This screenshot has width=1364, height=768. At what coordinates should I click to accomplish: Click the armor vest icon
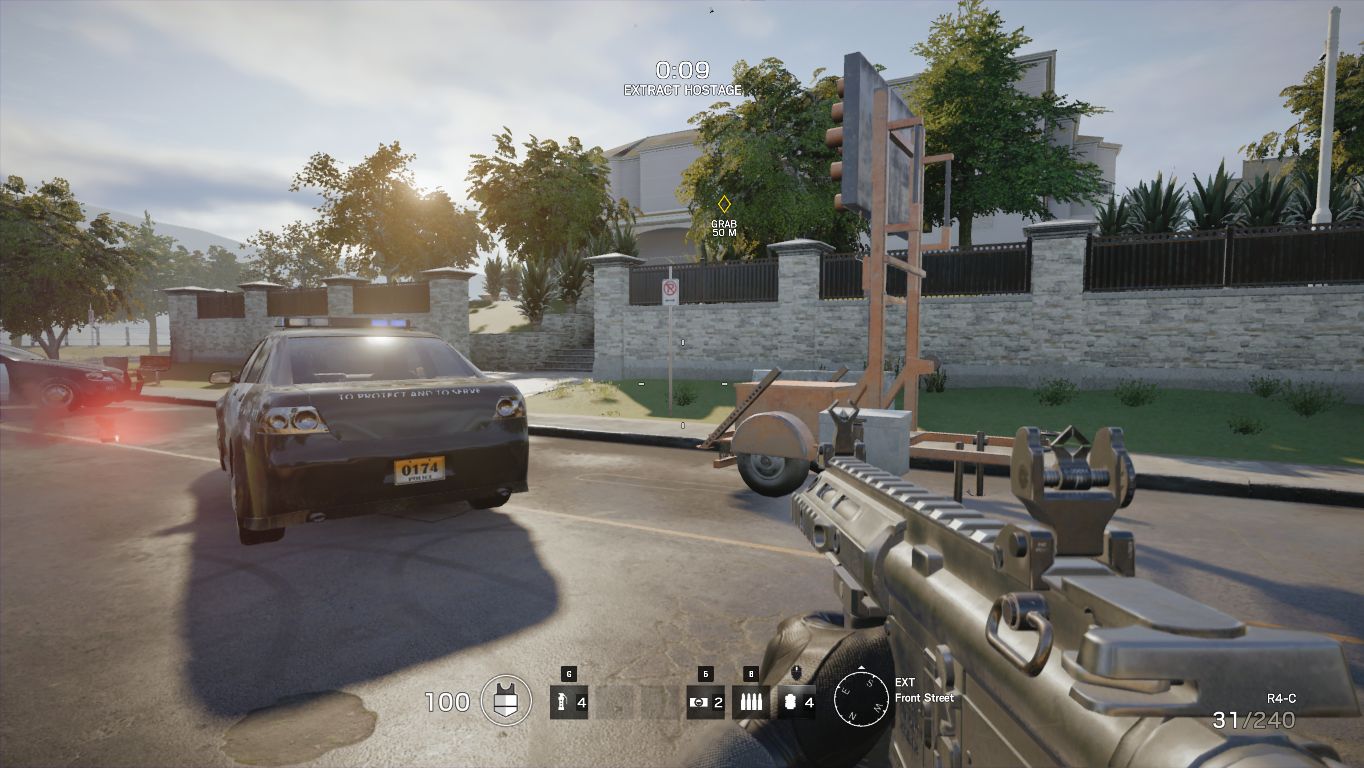506,700
